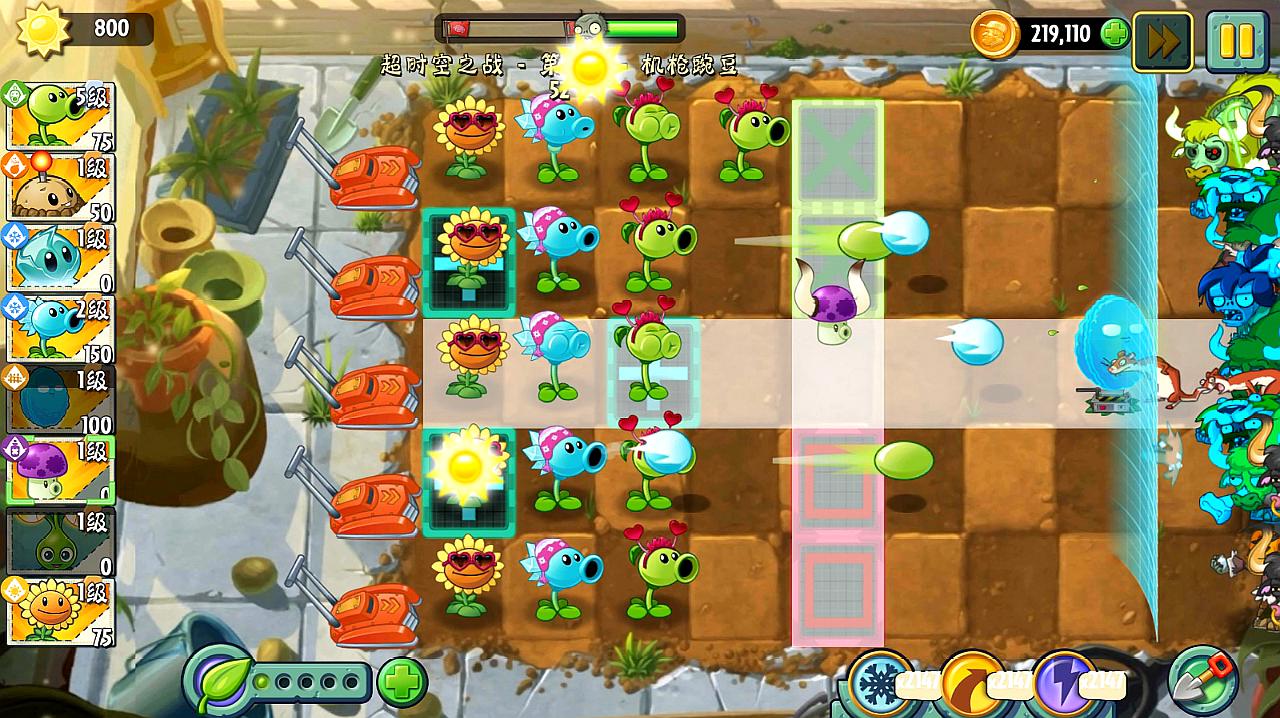Pick the Iceberg Lettuce seed packet
Screen dimensions: 1280x718
(x=60, y=258)
